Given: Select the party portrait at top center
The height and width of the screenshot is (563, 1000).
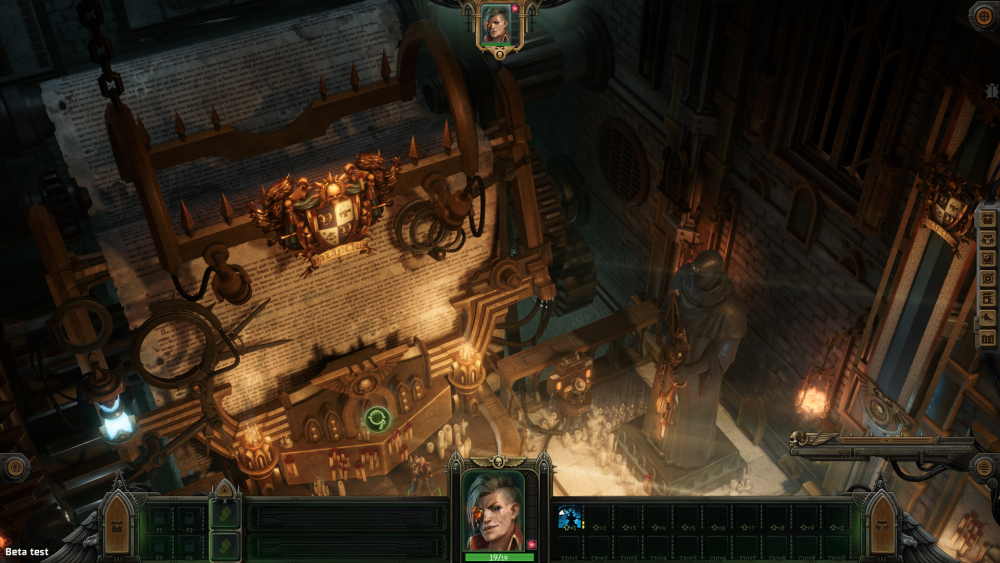Looking at the screenshot, I should pyautogui.click(x=496, y=25).
